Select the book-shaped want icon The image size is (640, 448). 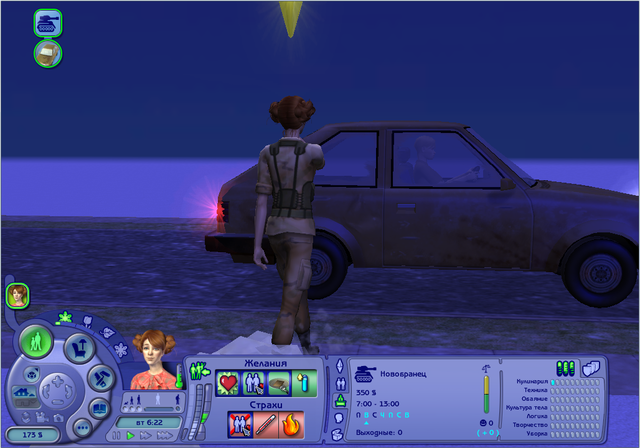click(x=280, y=384)
